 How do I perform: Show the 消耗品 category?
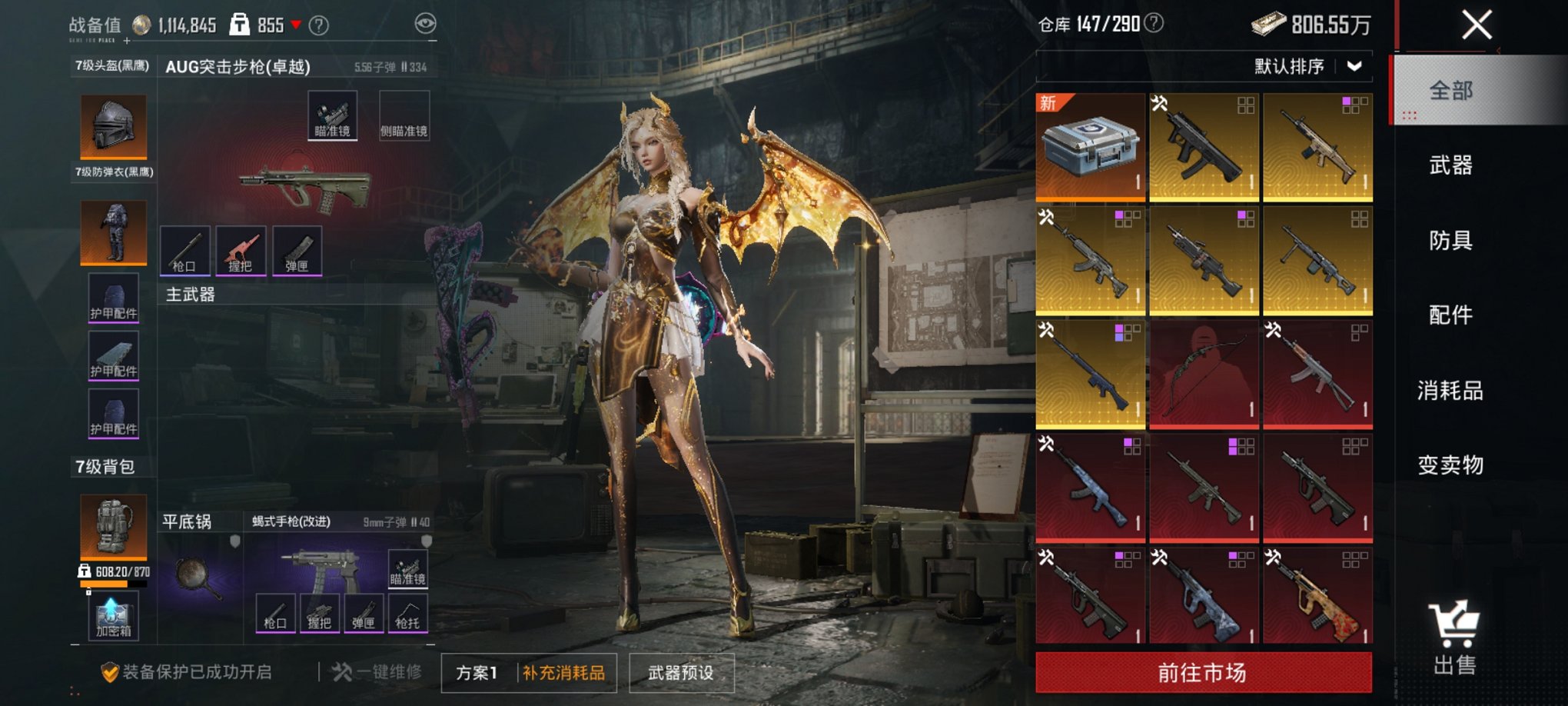click(1450, 391)
